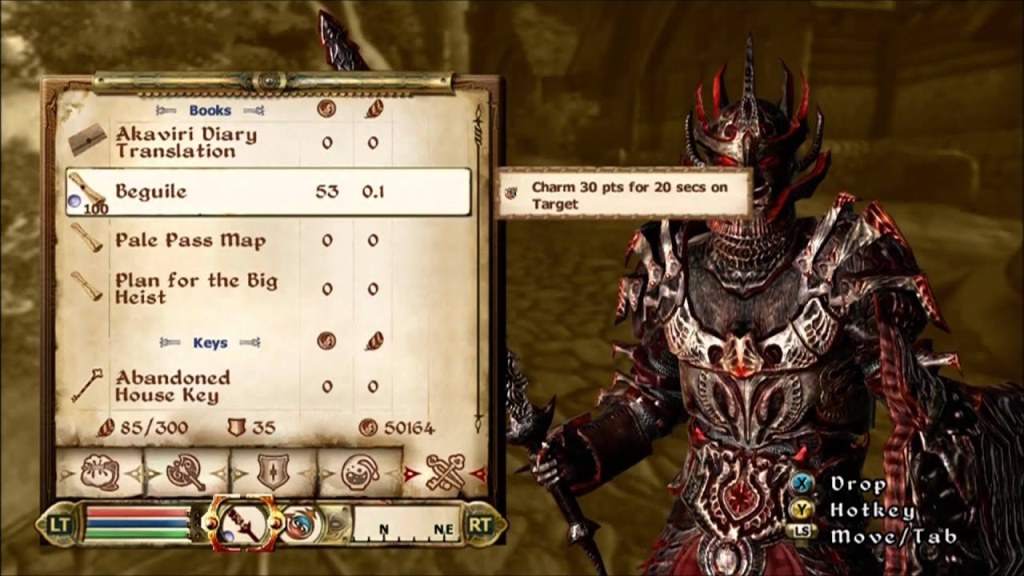The image size is (1024, 576).
Task: Sort items by weight feather column header
Action: (373, 110)
